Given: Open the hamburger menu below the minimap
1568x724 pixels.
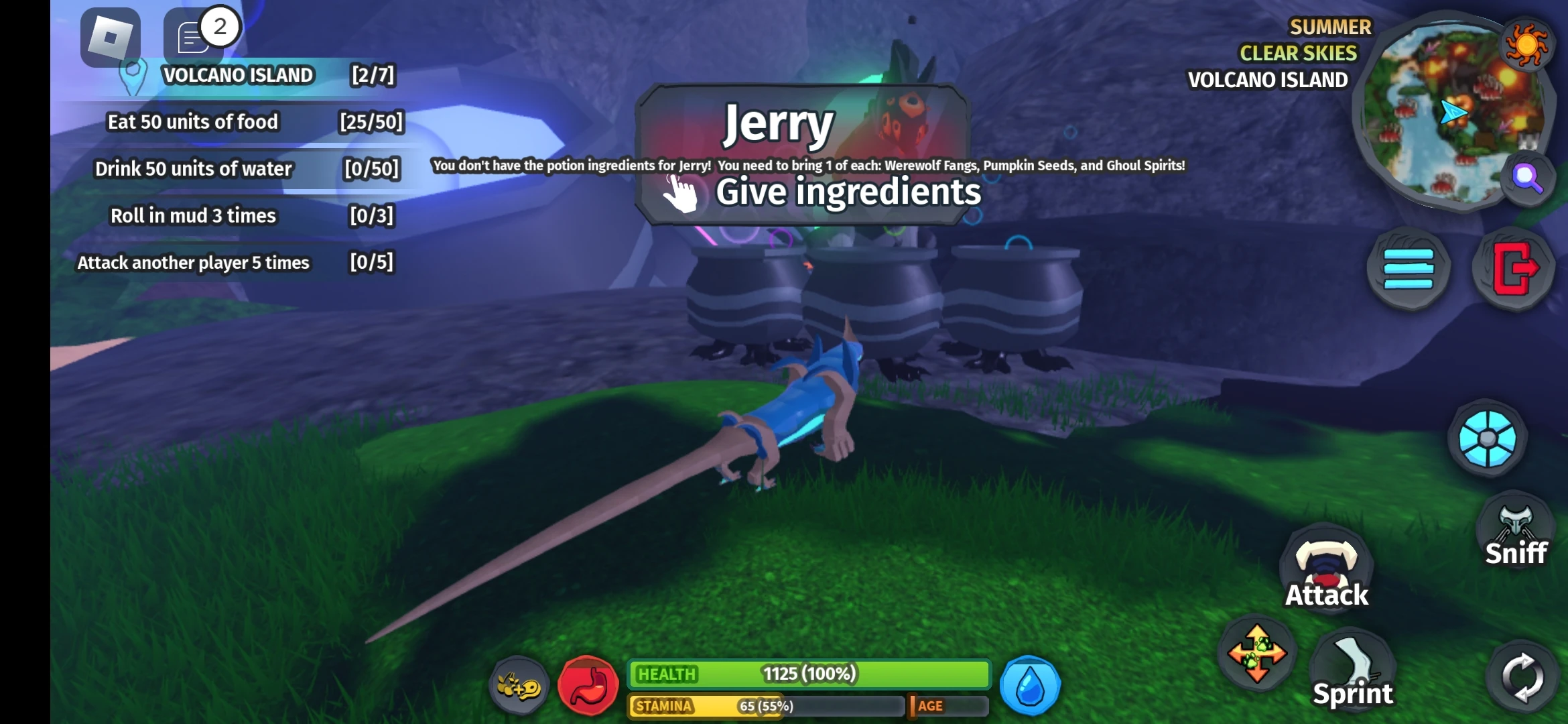Looking at the screenshot, I should 1407,268.
